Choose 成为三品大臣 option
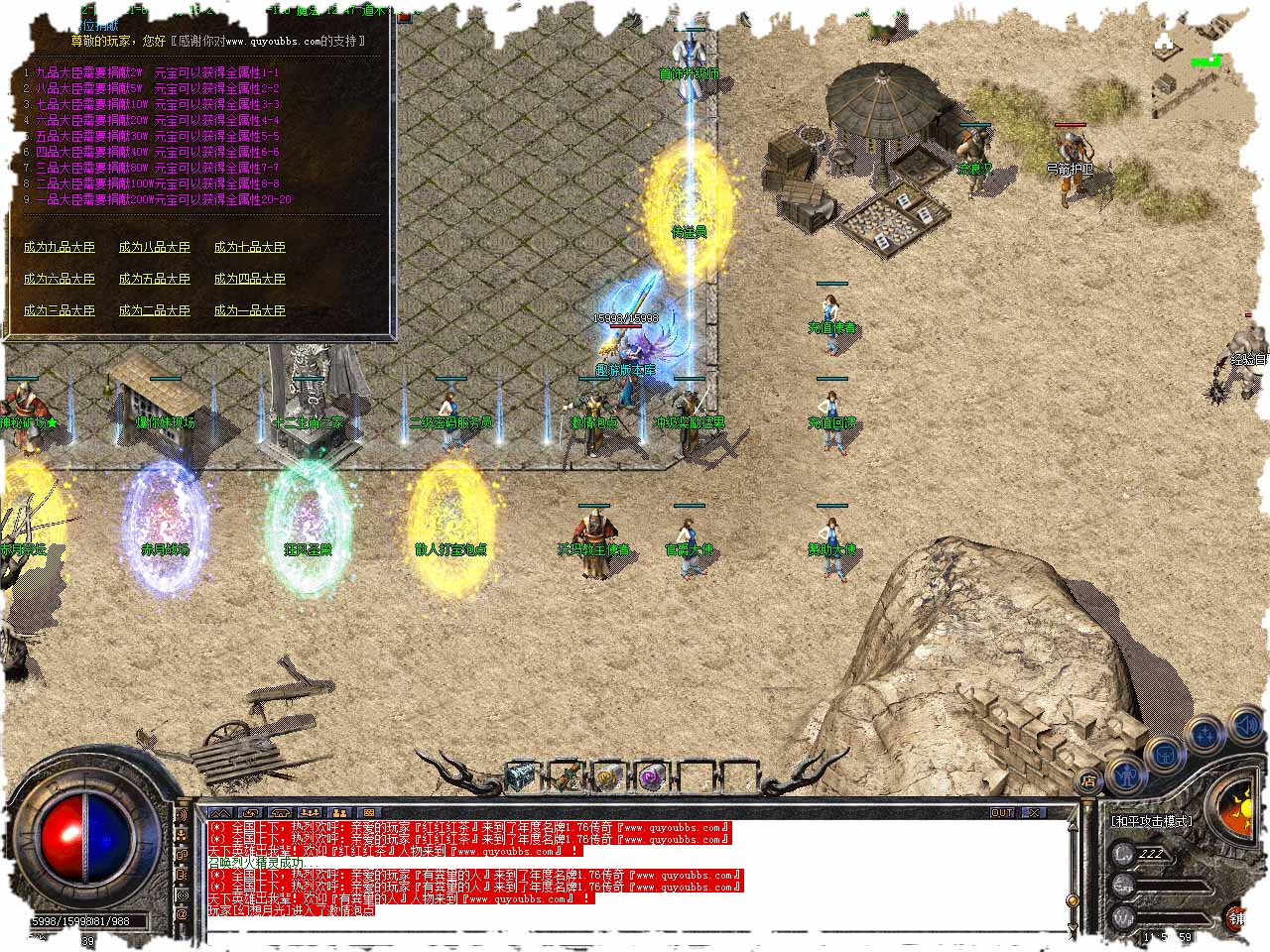Screen dimensions: 1270x952 tap(60, 310)
